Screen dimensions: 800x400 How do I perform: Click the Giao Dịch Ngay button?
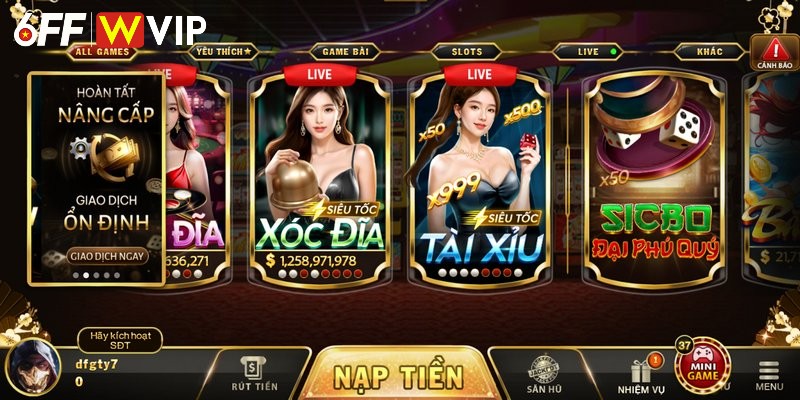[104, 256]
